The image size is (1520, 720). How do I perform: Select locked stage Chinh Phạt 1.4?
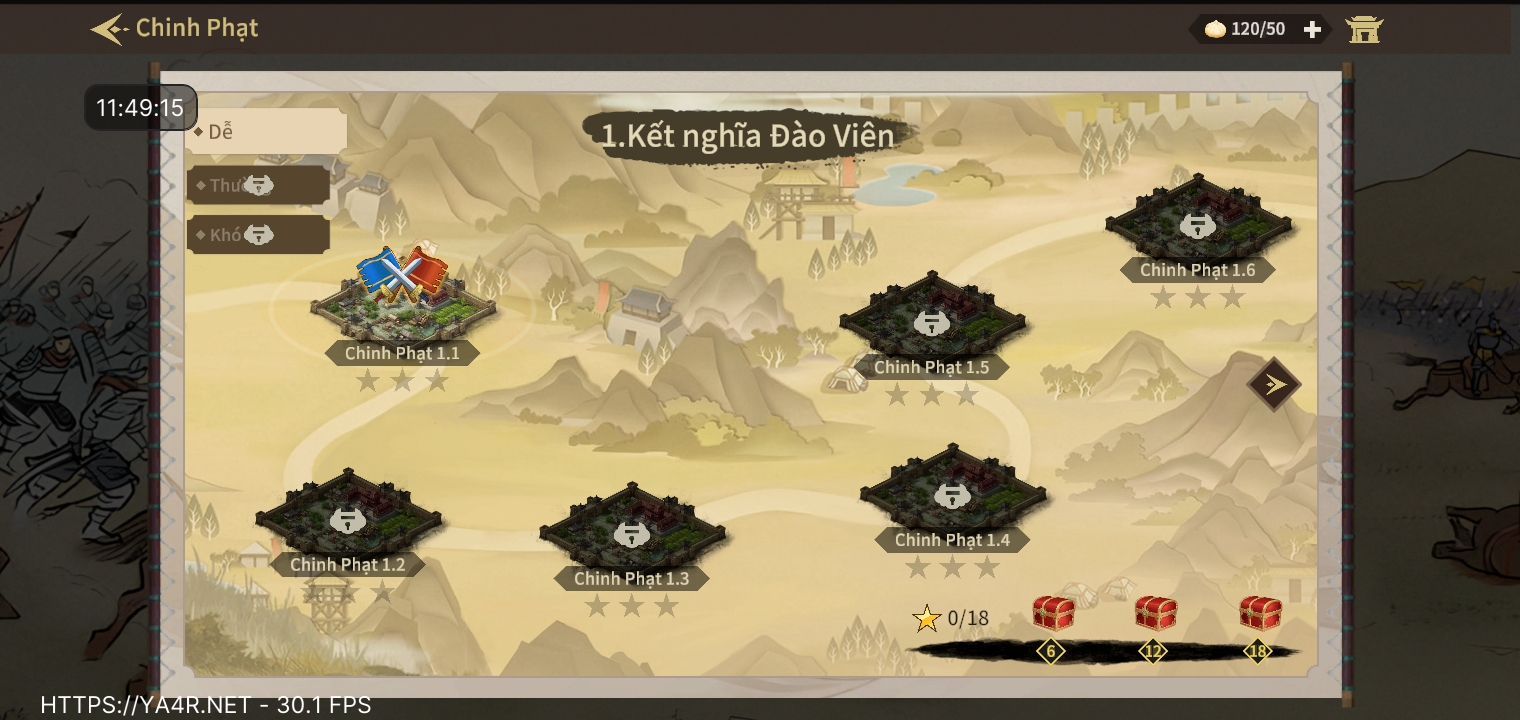(x=952, y=493)
